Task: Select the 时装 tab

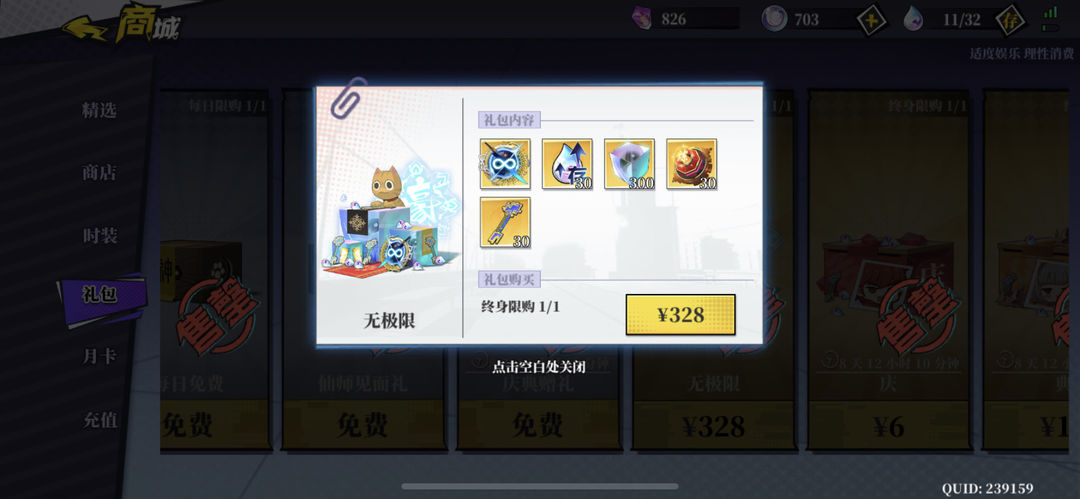Action: (99, 236)
